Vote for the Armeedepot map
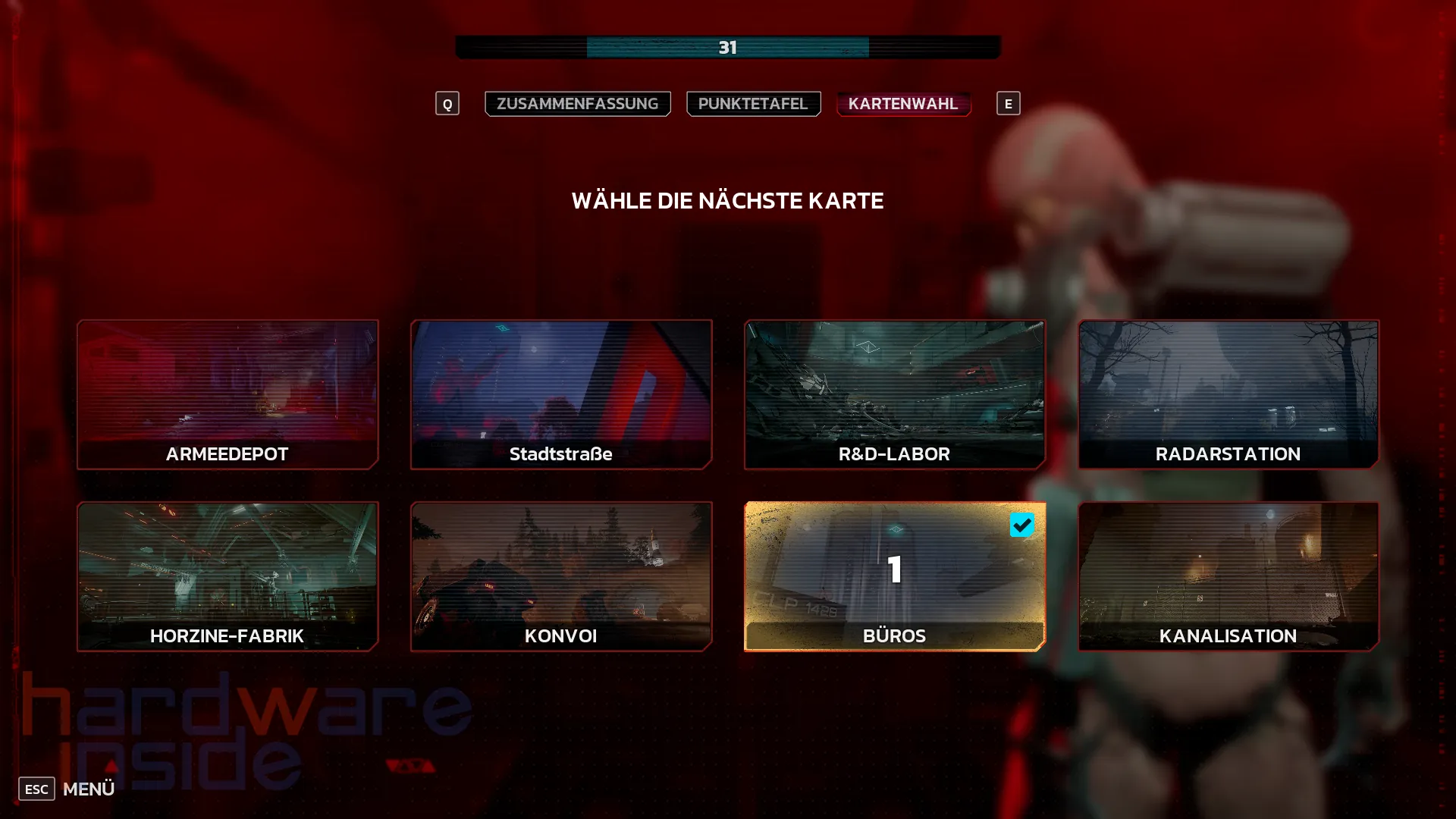The height and width of the screenshot is (819, 1456). point(227,394)
